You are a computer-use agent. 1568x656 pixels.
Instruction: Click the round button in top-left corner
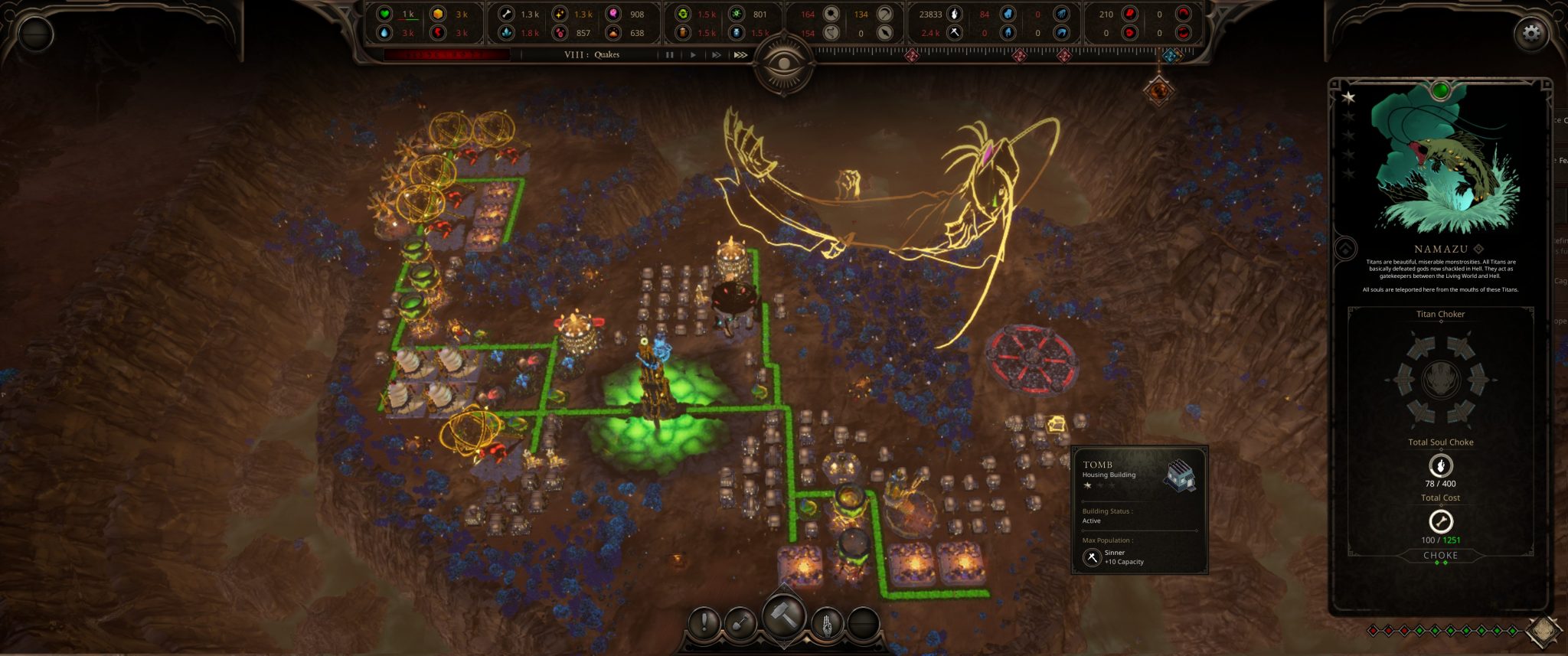pyautogui.click(x=34, y=34)
